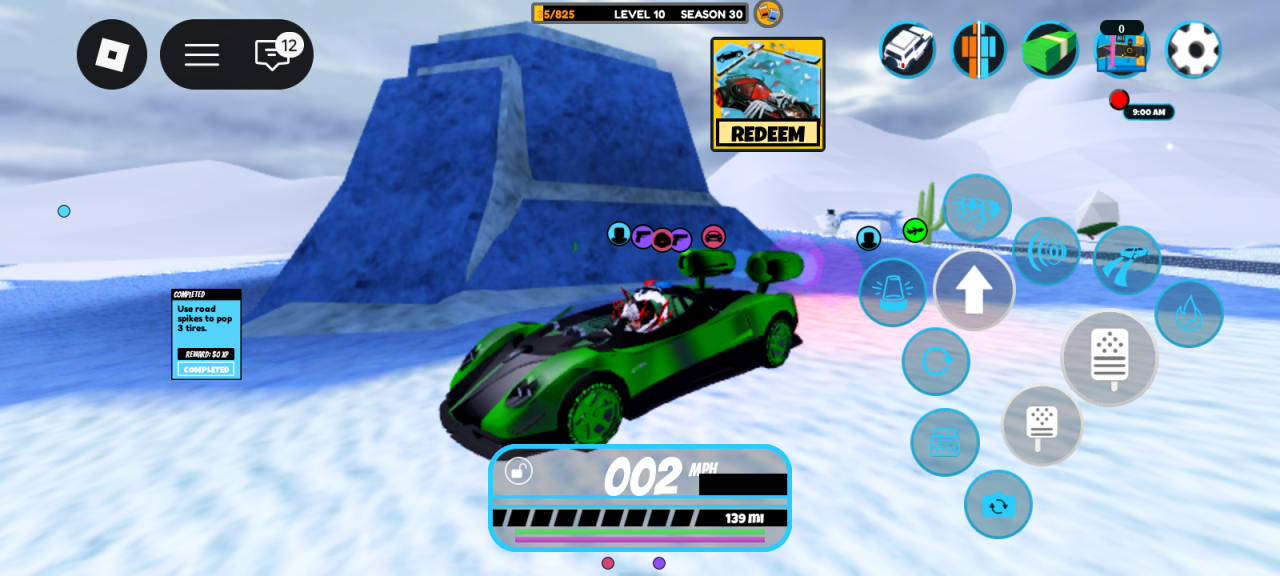Toggle the padlock icon on the speedometer
This screenshot has height=576, width=1280.
pos(518,470)
